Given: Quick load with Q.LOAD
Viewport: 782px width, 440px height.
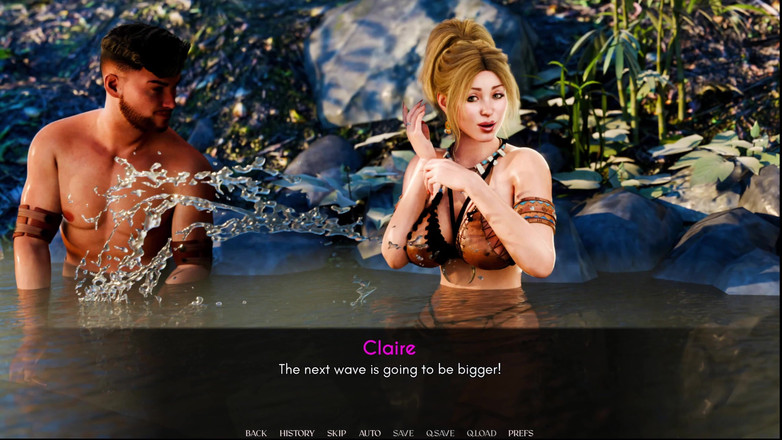Looking at the screenshot, I should coord(481,433).
